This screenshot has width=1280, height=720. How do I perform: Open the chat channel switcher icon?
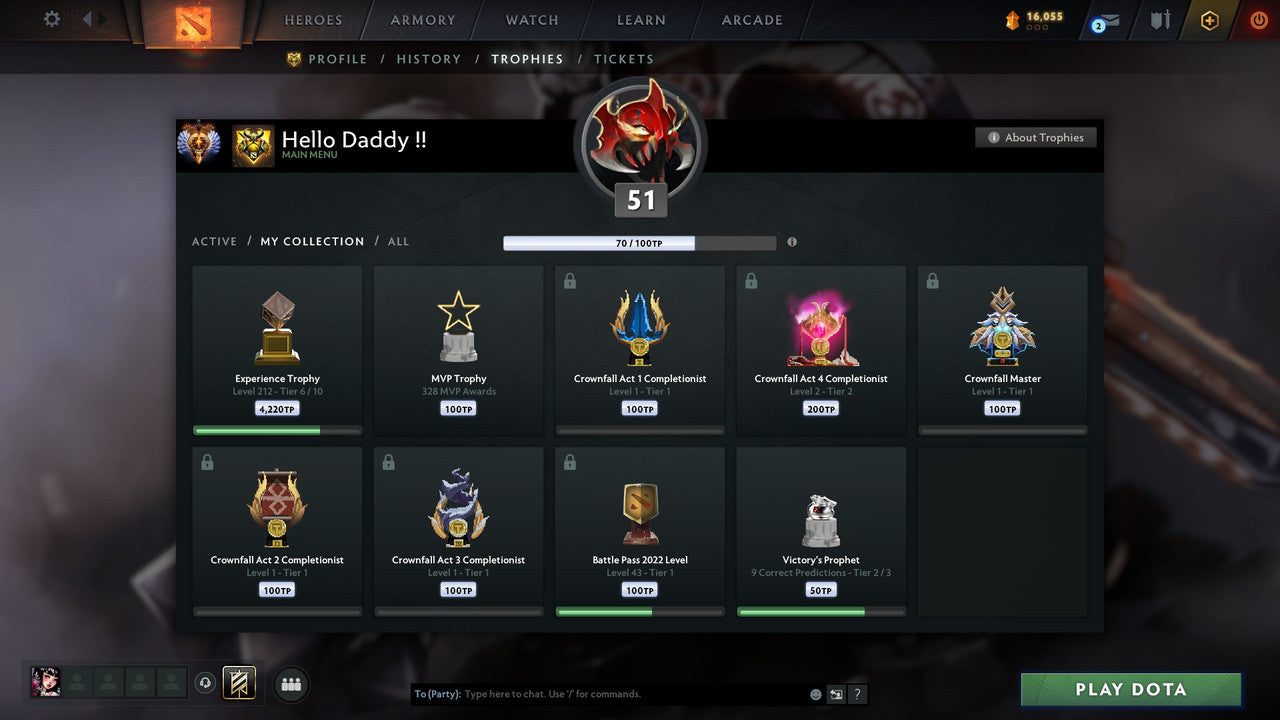coord(836,693)
